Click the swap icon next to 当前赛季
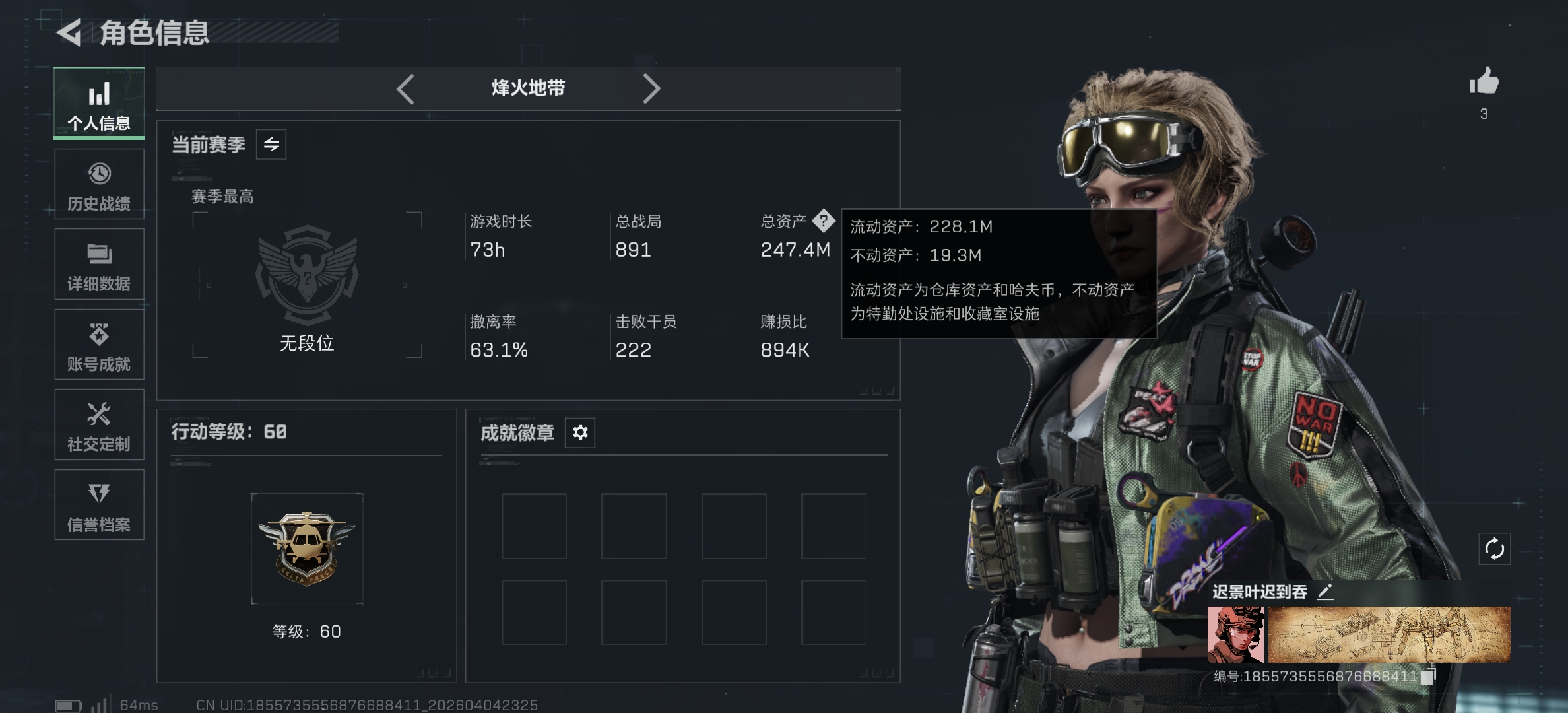This screenshot has height=713, width=1568. 273,145
